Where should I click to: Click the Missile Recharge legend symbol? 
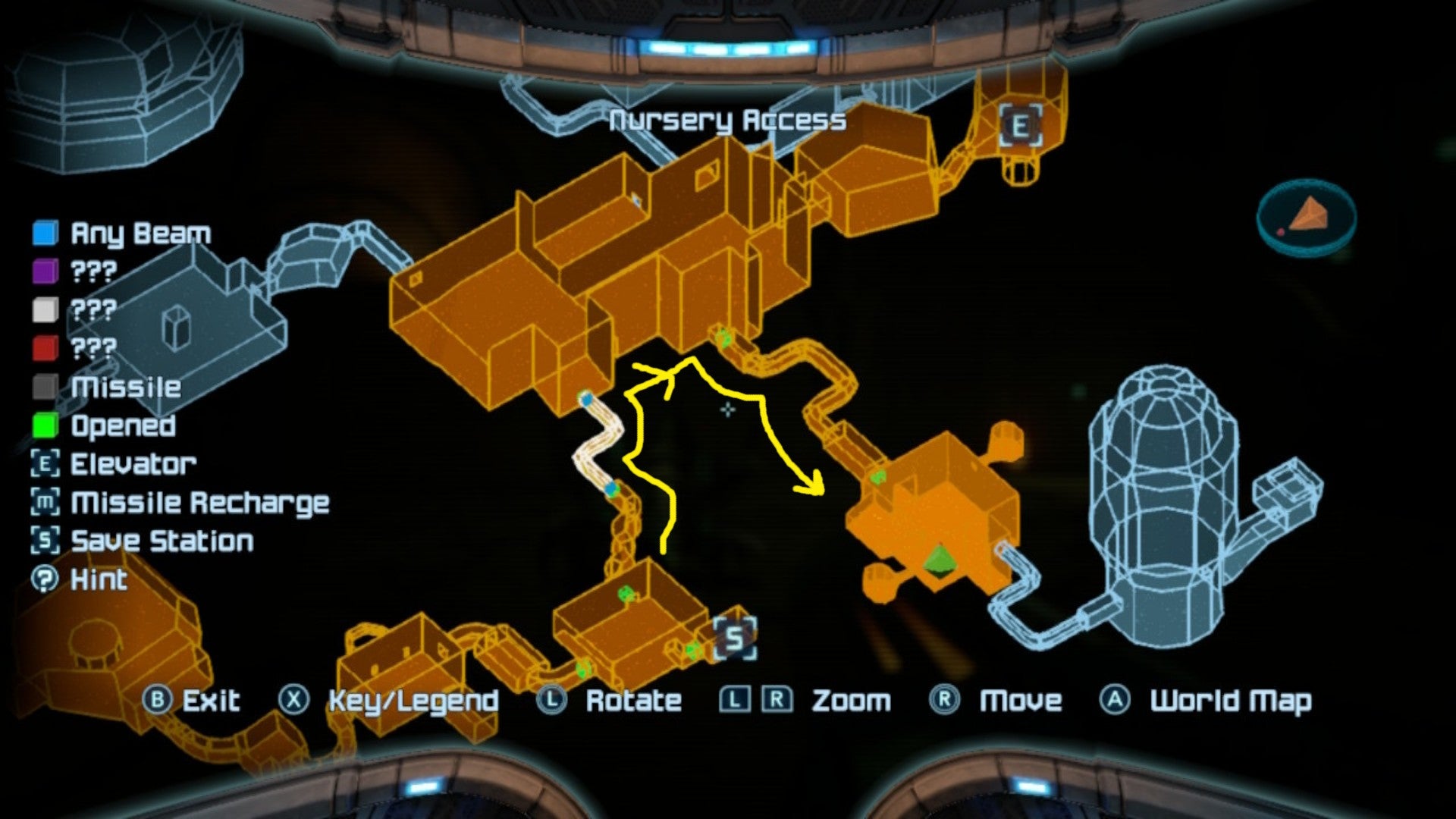pyautogui.click(x=45, y=503)
